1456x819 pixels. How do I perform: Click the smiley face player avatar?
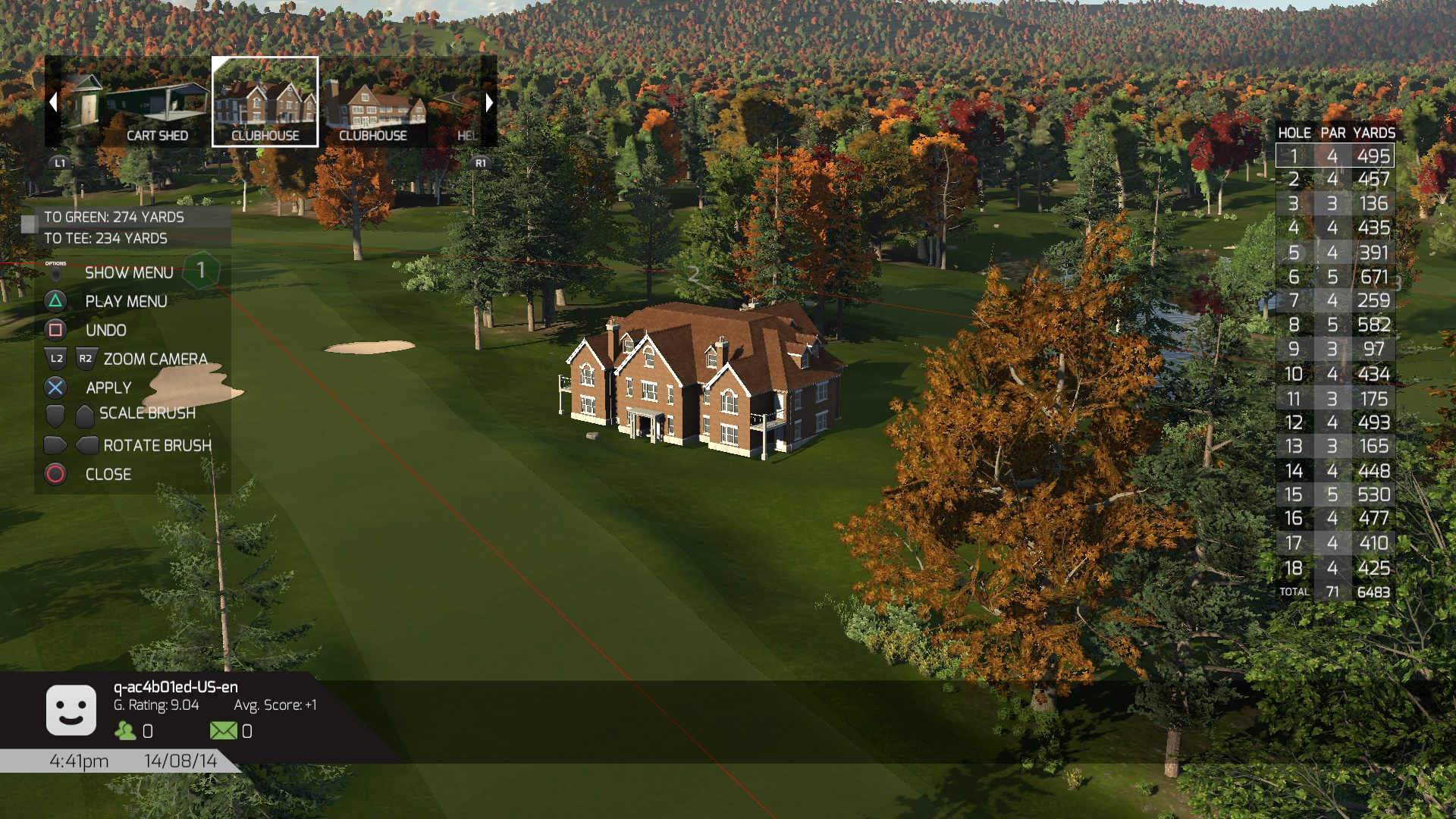pos(71,711)
